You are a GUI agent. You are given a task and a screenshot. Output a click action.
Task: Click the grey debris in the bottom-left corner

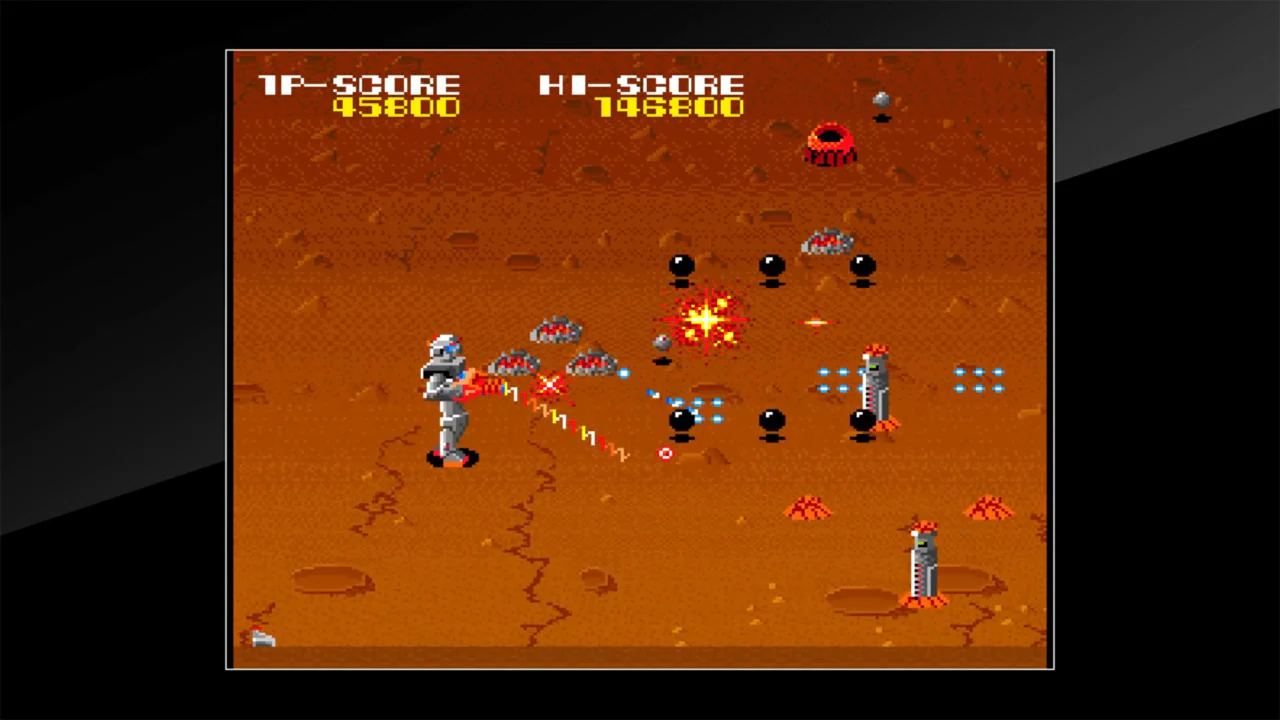coord(262,638)
